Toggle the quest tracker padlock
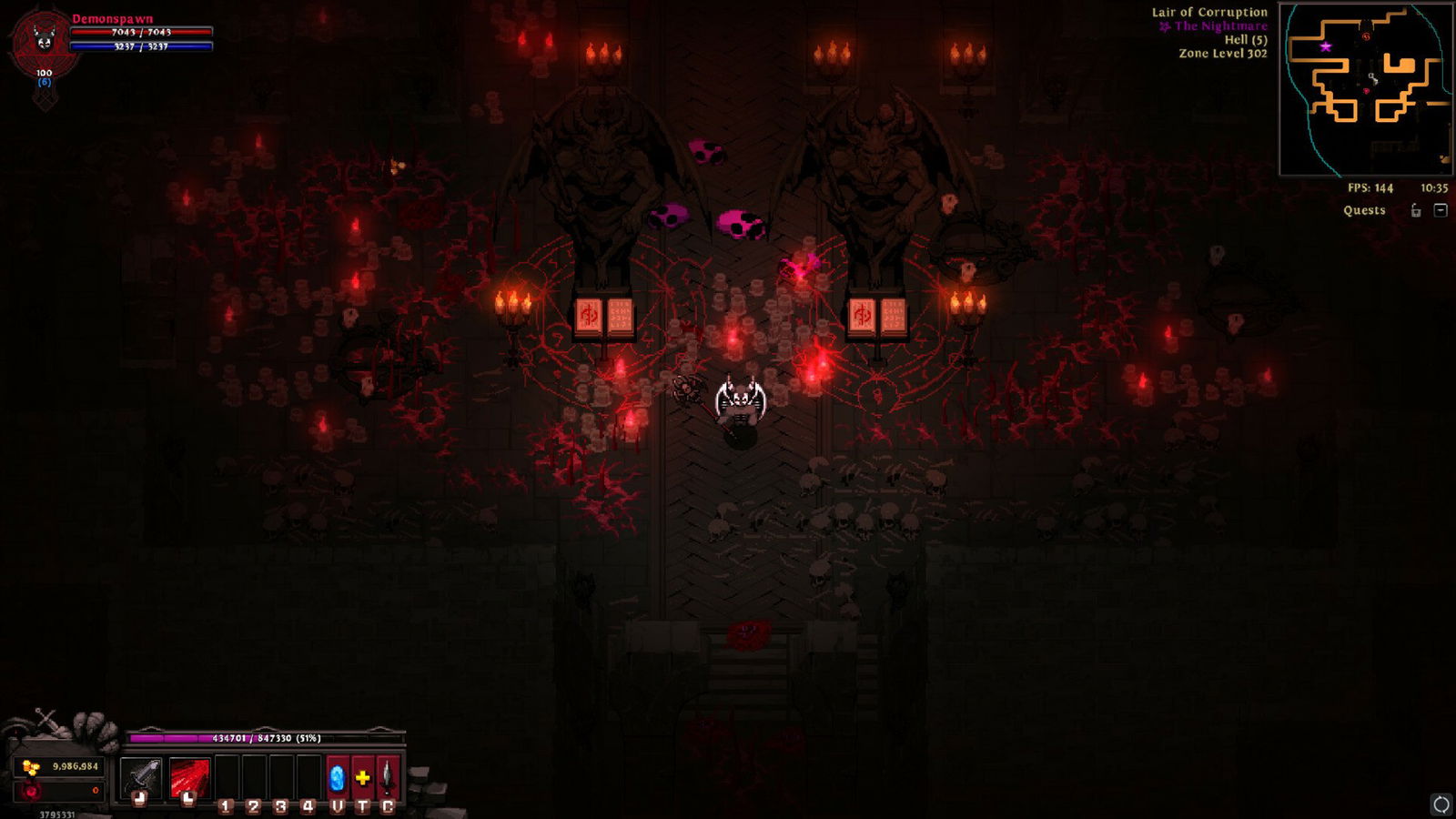Image resolution: width=1456 pixels, height=819 pixels. coord(1416,210)
